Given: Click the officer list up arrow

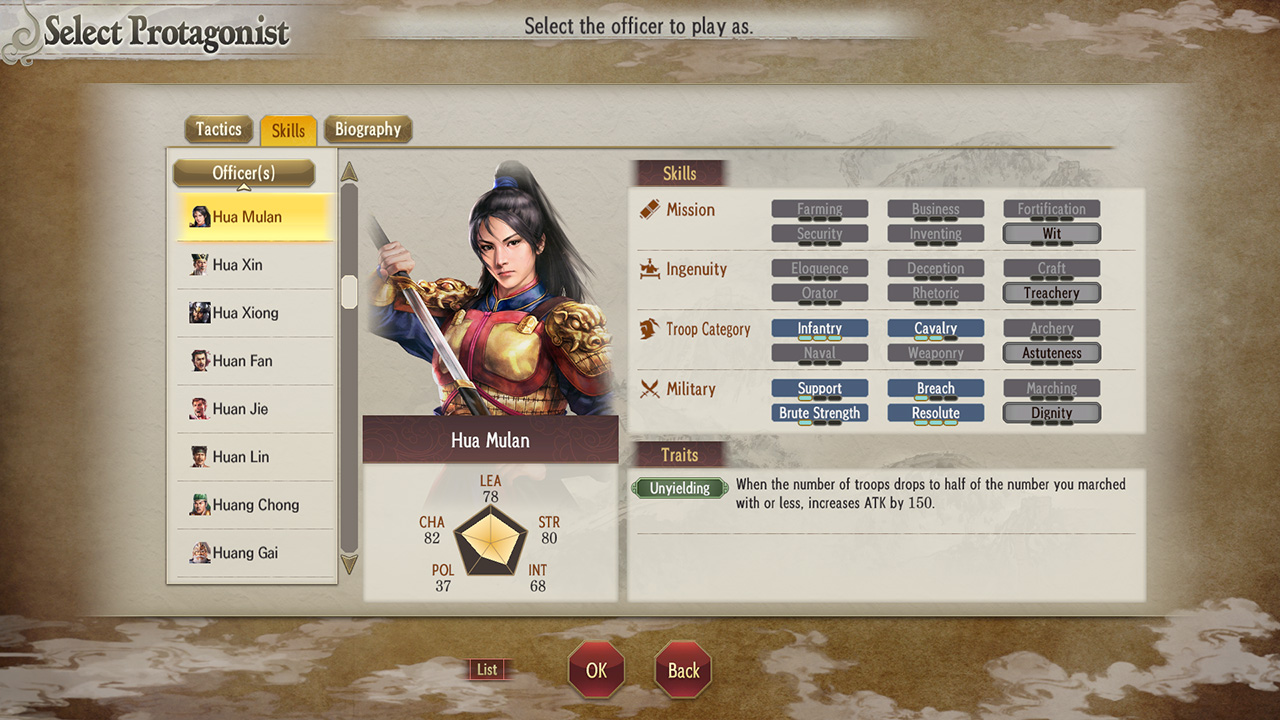Looking at the screenshot, I should coord(349,172).
